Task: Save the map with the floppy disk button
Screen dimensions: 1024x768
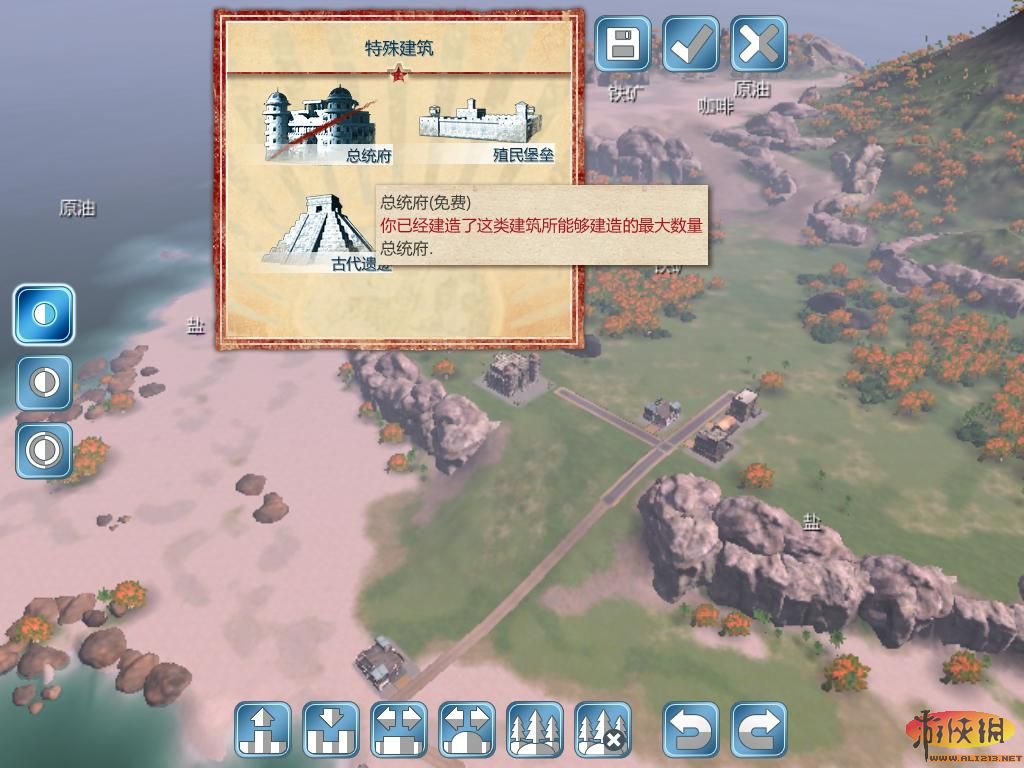Action: coord(623,43)
